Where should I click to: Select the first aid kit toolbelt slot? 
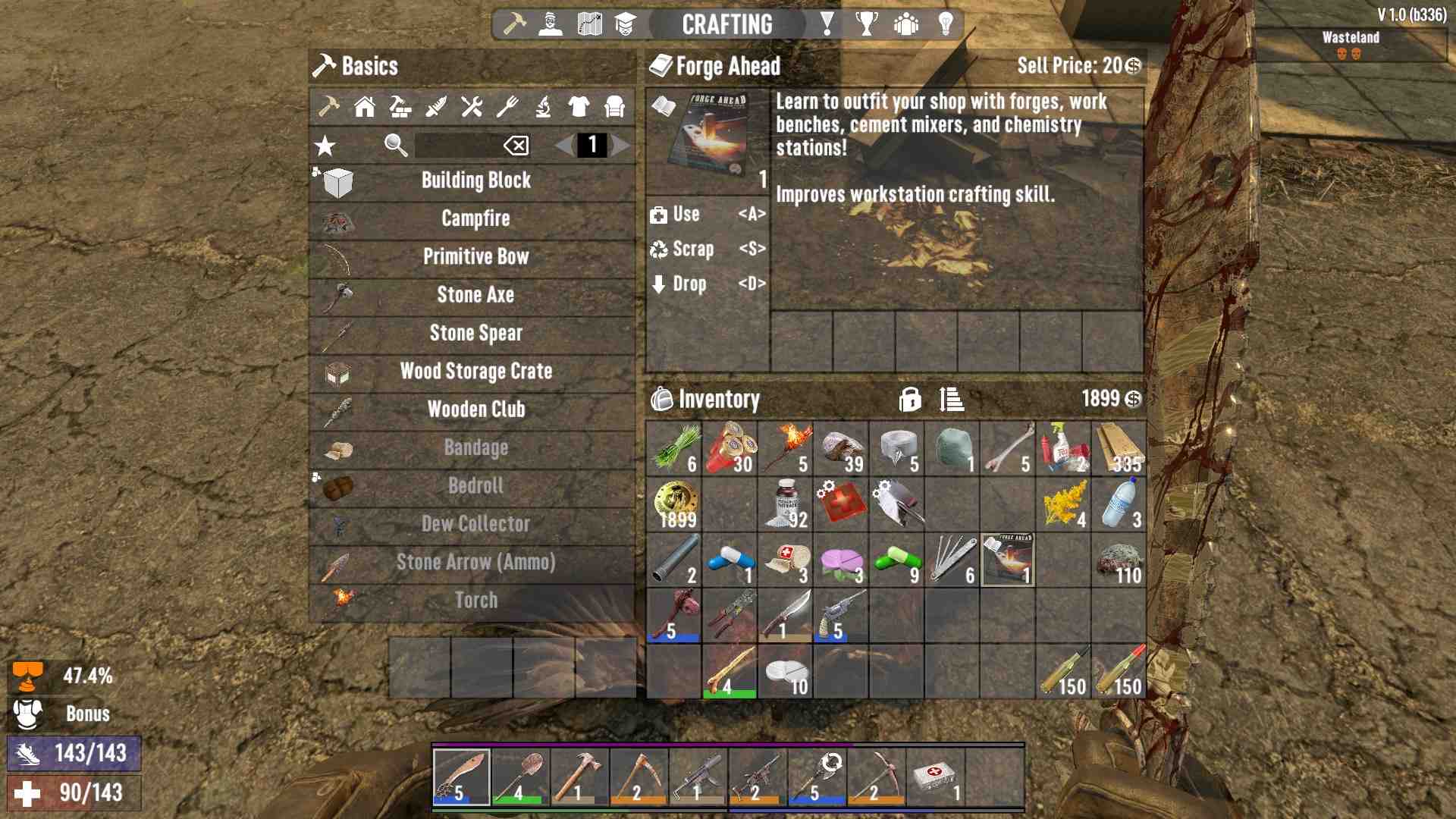pos(936,777)
